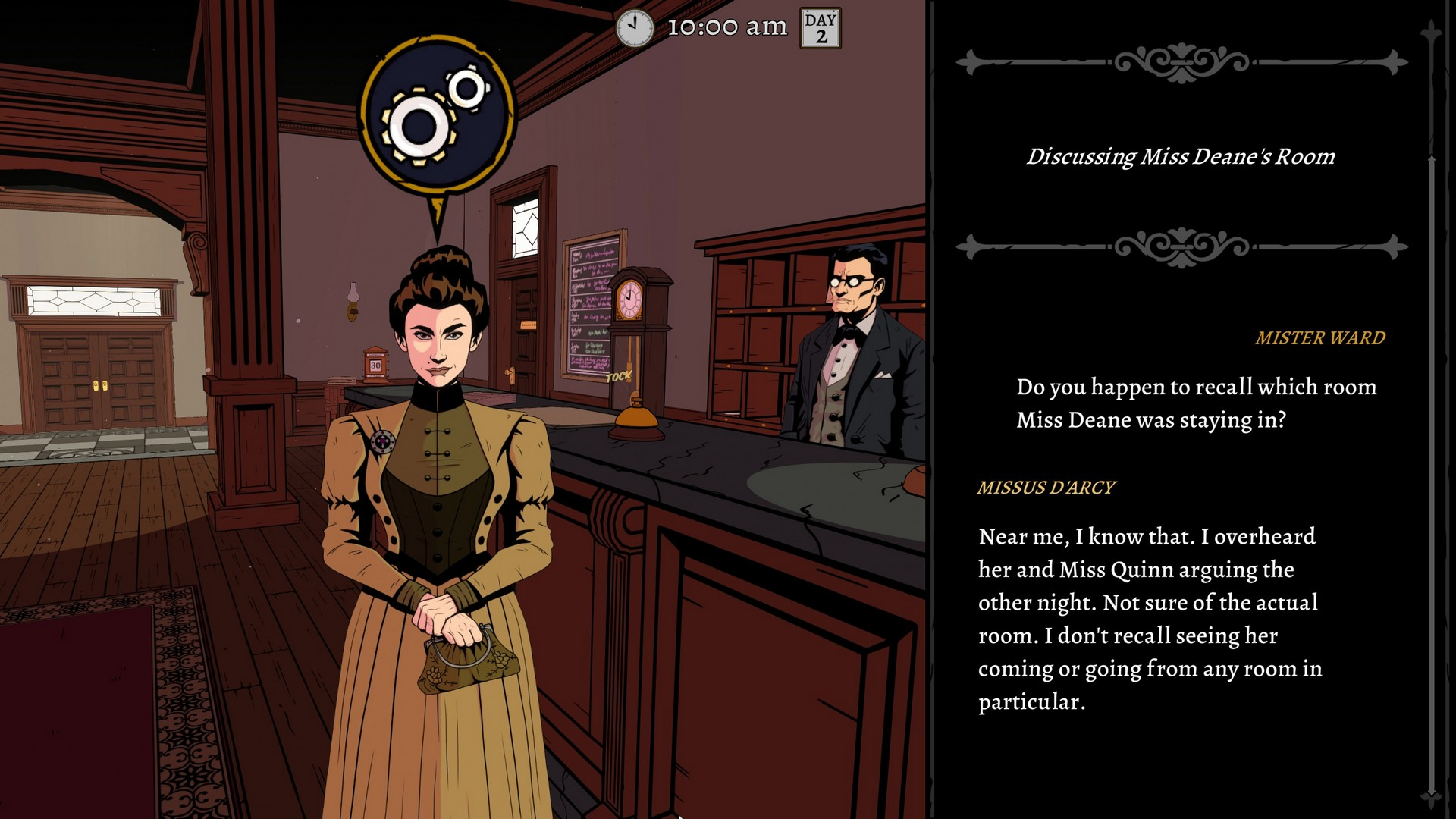Click the gears thought bubble above Missus D'Arcy

coord(437,112)
